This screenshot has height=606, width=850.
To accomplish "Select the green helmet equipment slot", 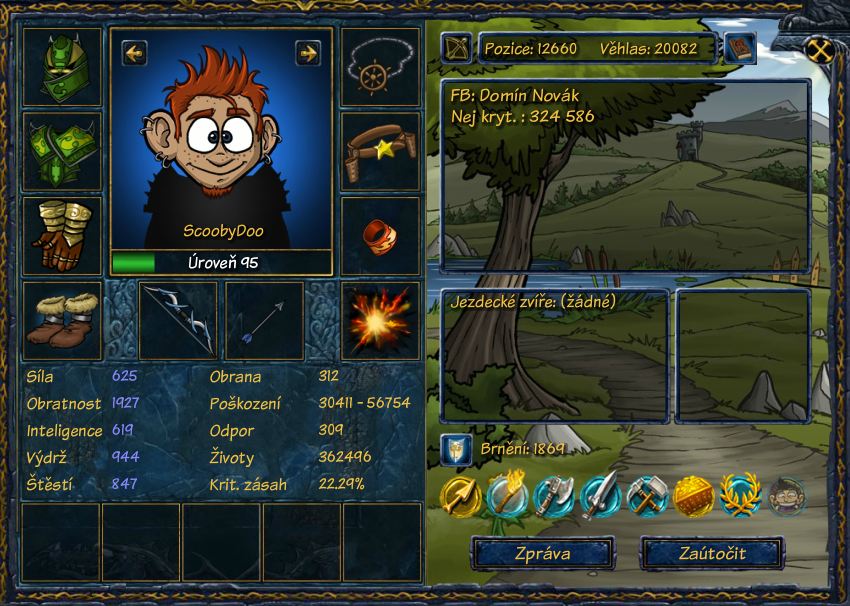I will pos(62,67).
